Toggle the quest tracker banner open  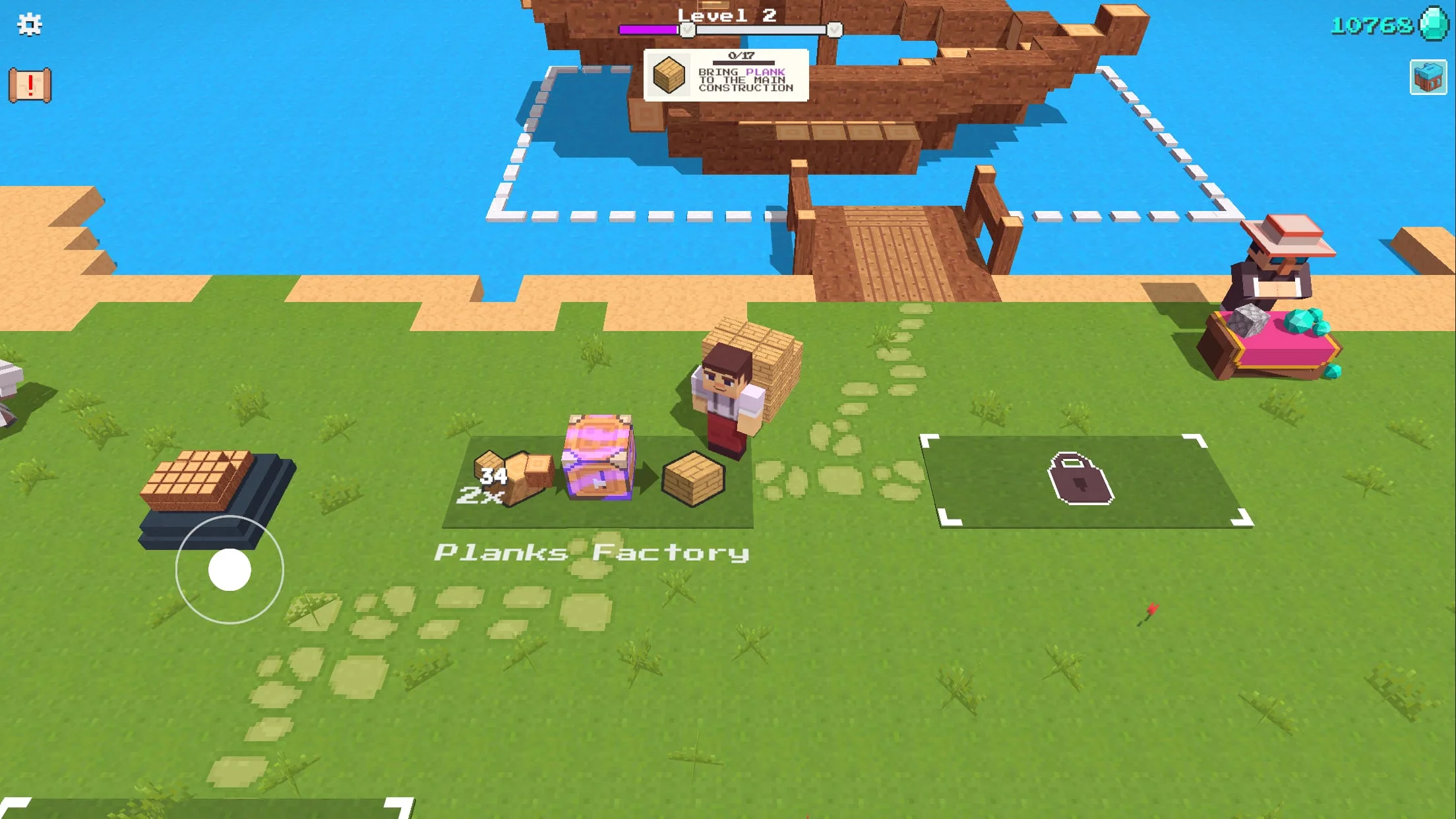pyautogui.click(x=725, y=76)
